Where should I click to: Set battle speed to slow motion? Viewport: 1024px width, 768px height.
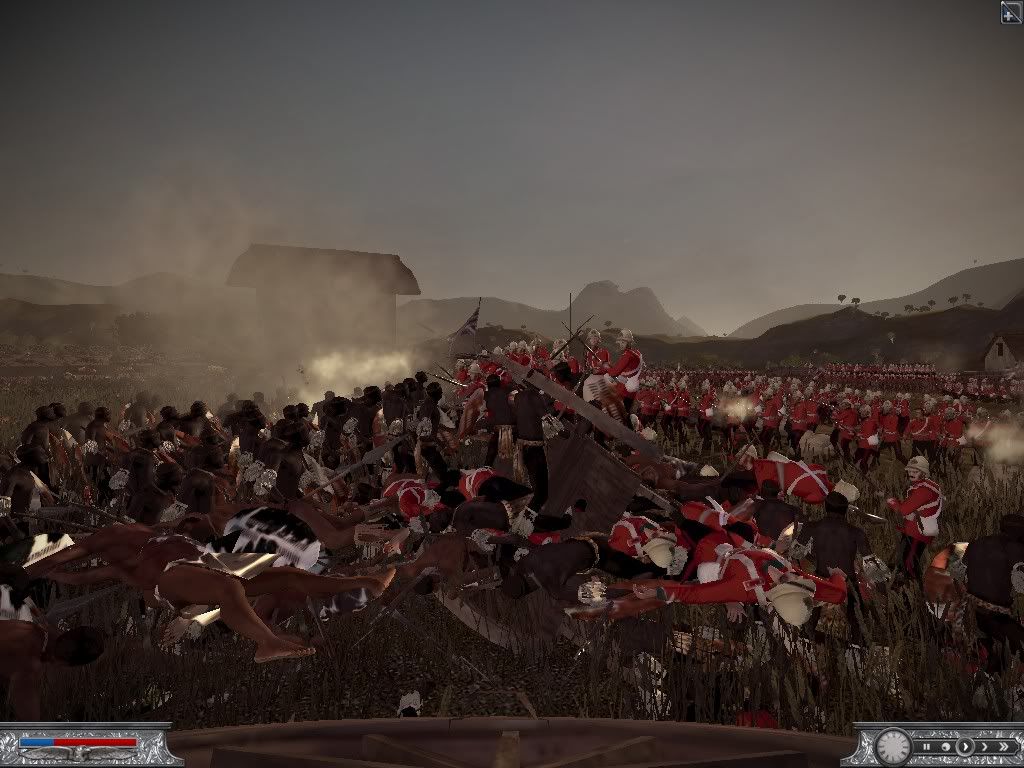(x=946, y=747)
